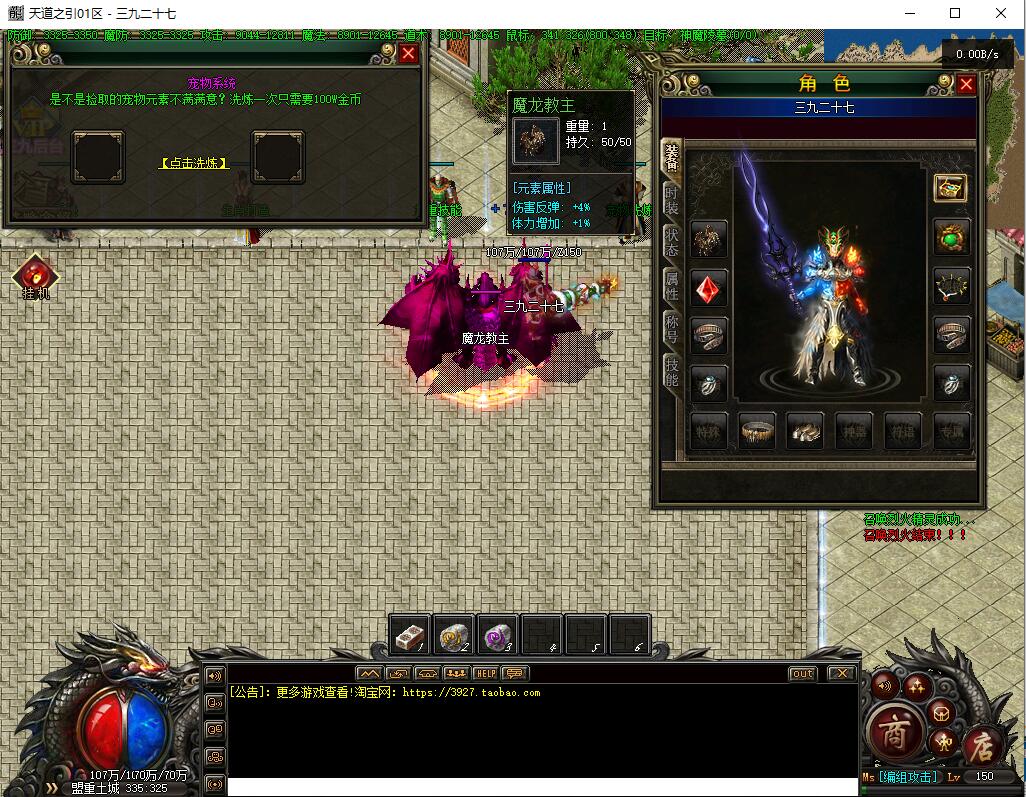Open the 商 shop button
Viewport: 1026px width, 797px height.
click(890, 733)
